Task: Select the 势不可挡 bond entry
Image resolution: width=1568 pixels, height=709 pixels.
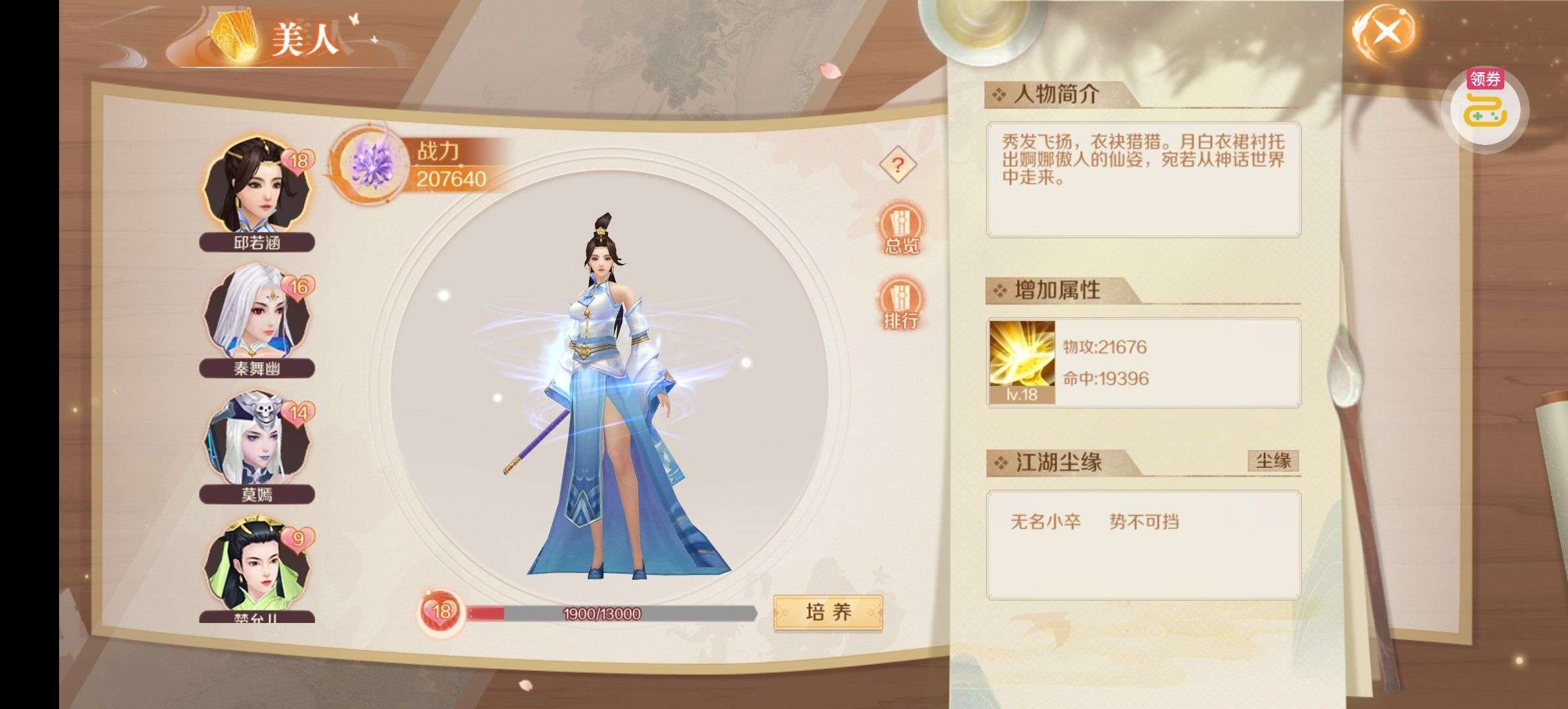Action: (x=1144, y=522)
